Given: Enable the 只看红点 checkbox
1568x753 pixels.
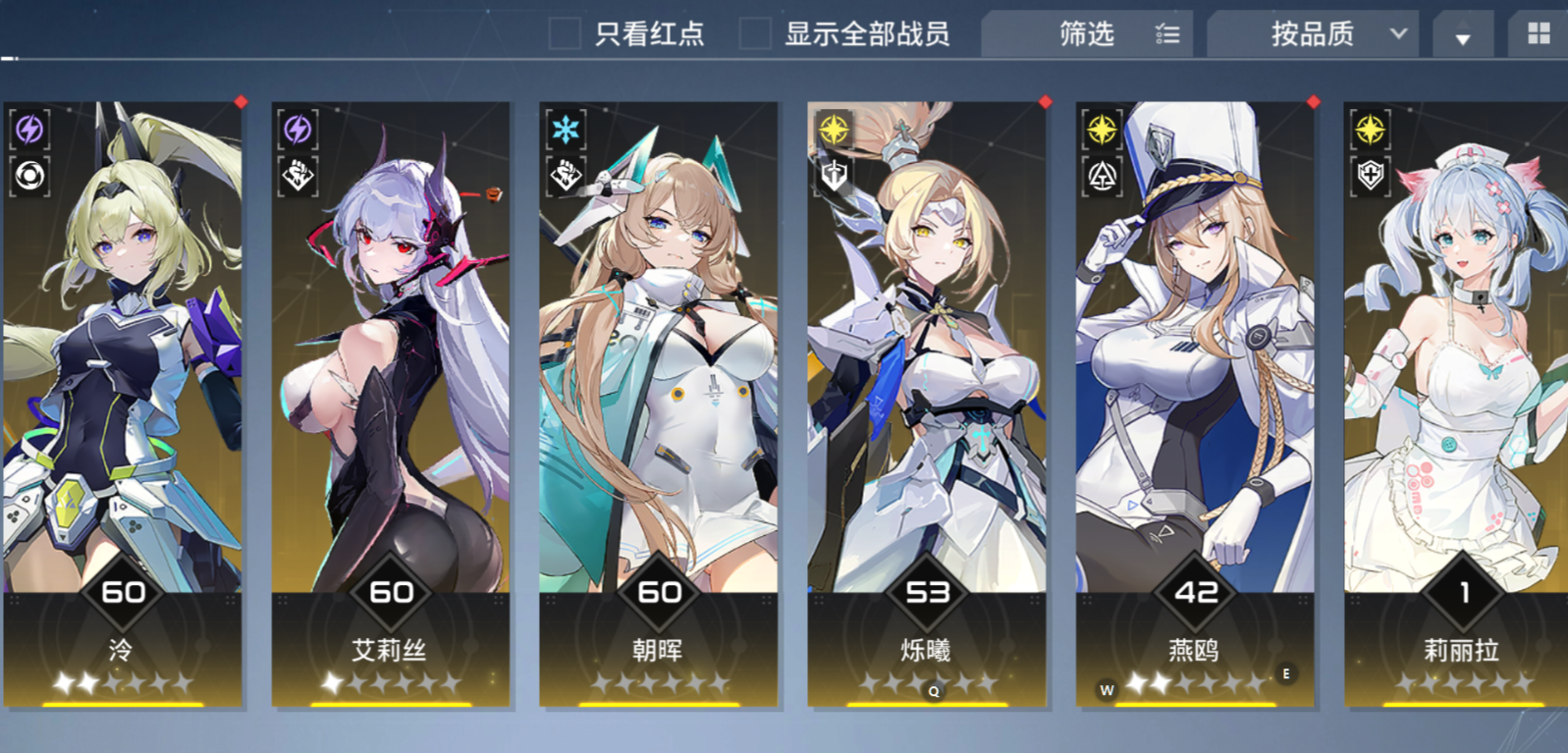Looking at the screenshot, I should [x=565, y=33].
